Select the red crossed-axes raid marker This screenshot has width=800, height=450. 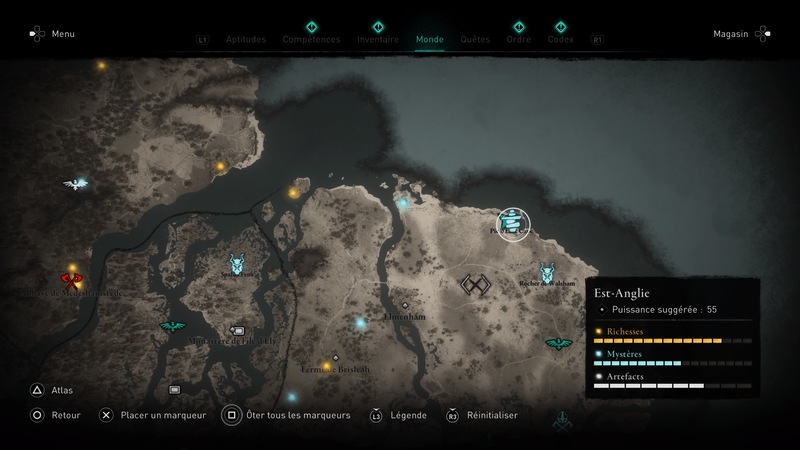(72, 281)
